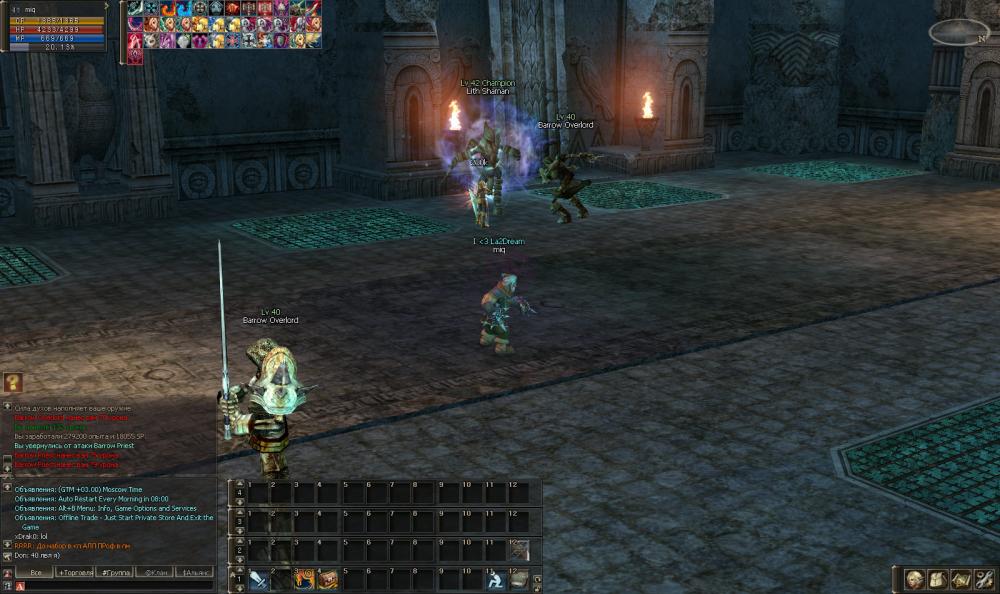
Task: Switch to the #Группа chat tab
Action: [115, 572]
